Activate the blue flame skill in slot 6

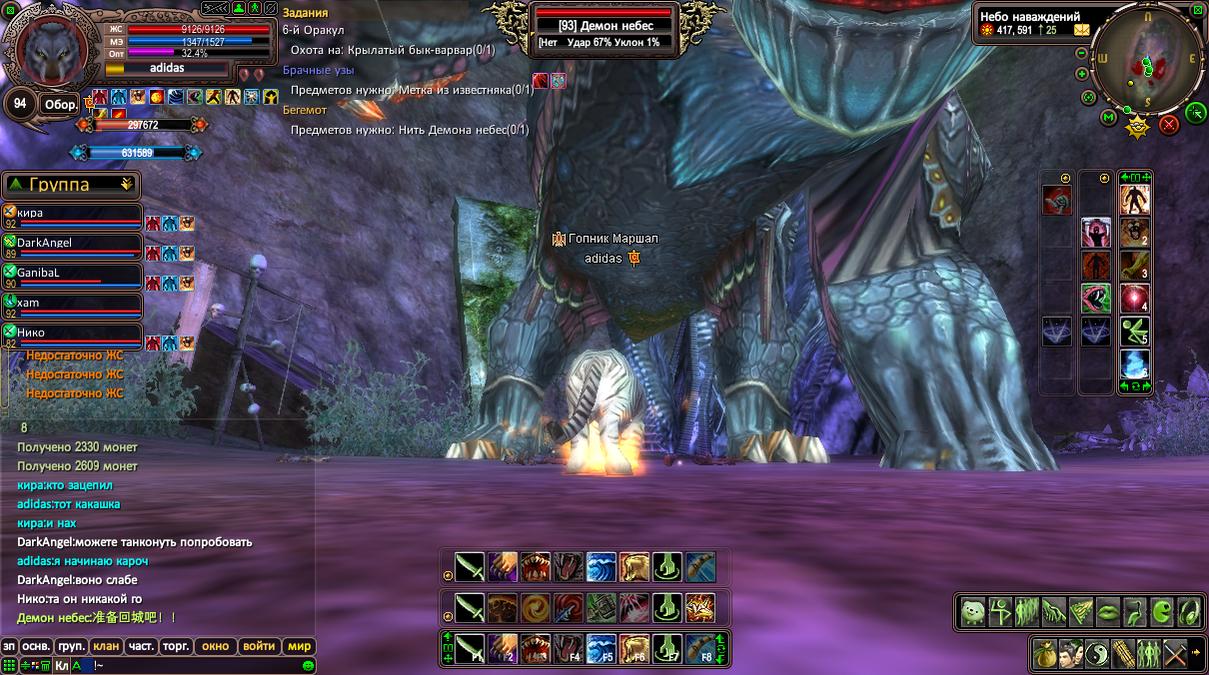coord(1134,363)
